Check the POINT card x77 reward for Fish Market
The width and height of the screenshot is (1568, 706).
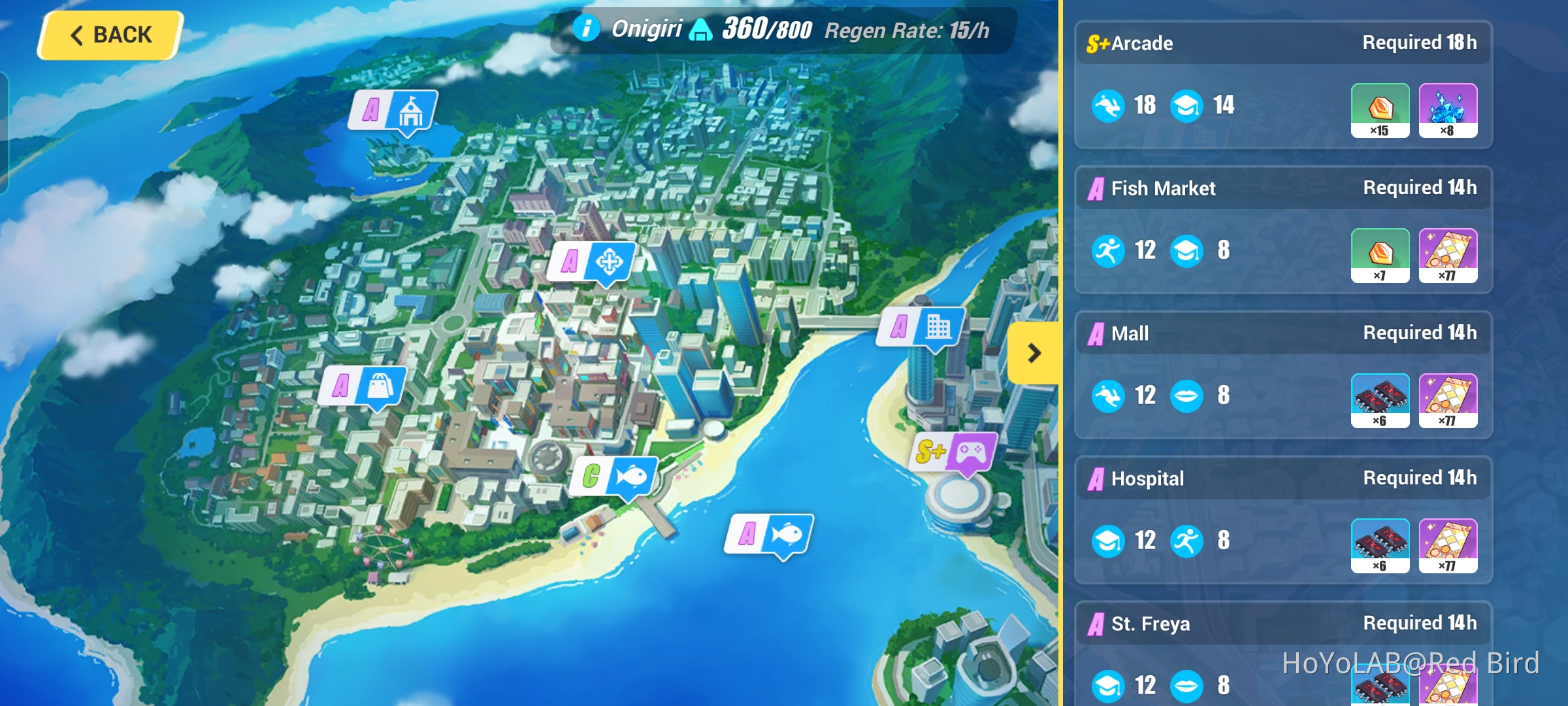point(1449,255)
